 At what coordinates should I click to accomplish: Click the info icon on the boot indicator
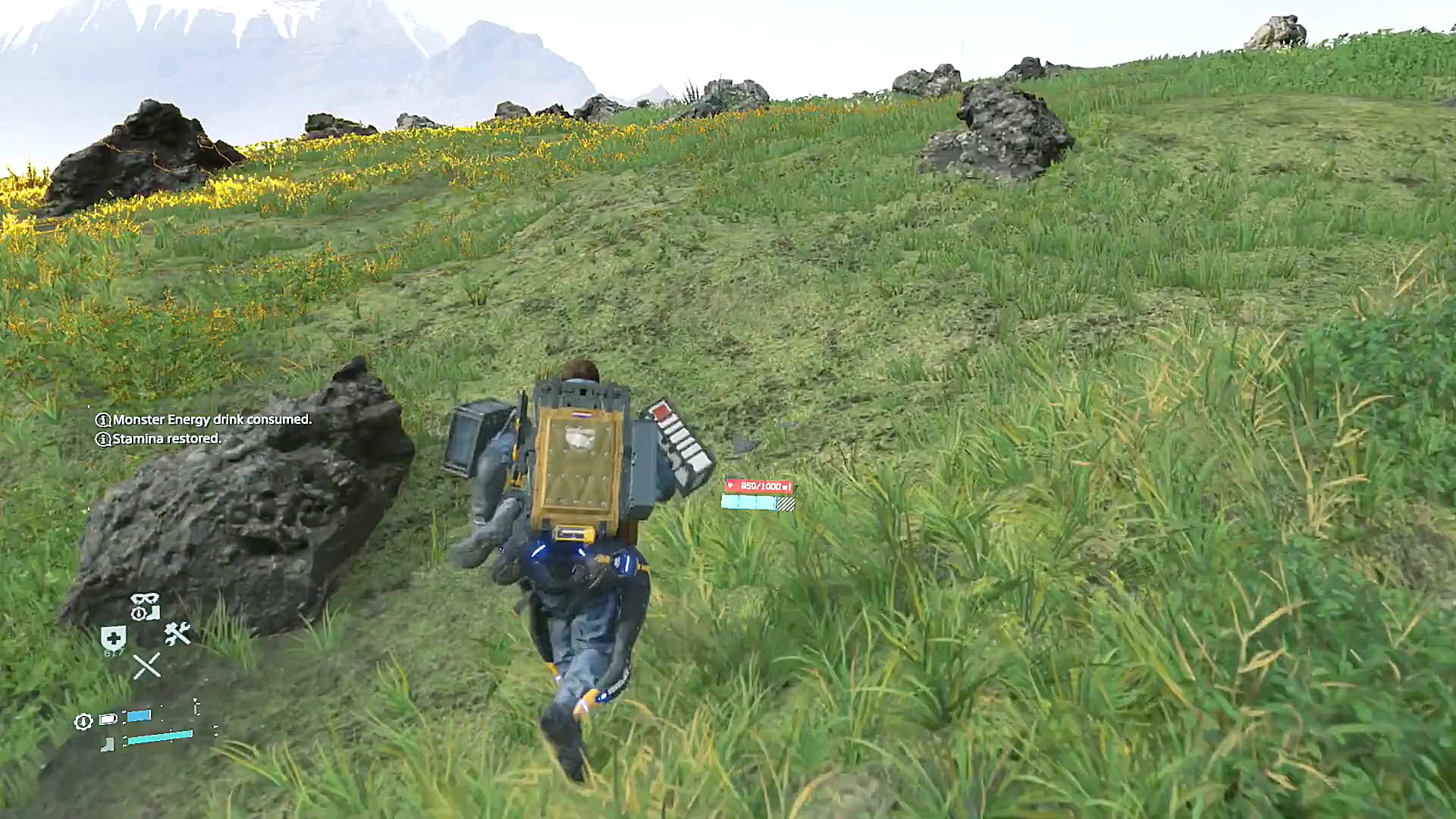pyautogui.click(x=140, y=613)
